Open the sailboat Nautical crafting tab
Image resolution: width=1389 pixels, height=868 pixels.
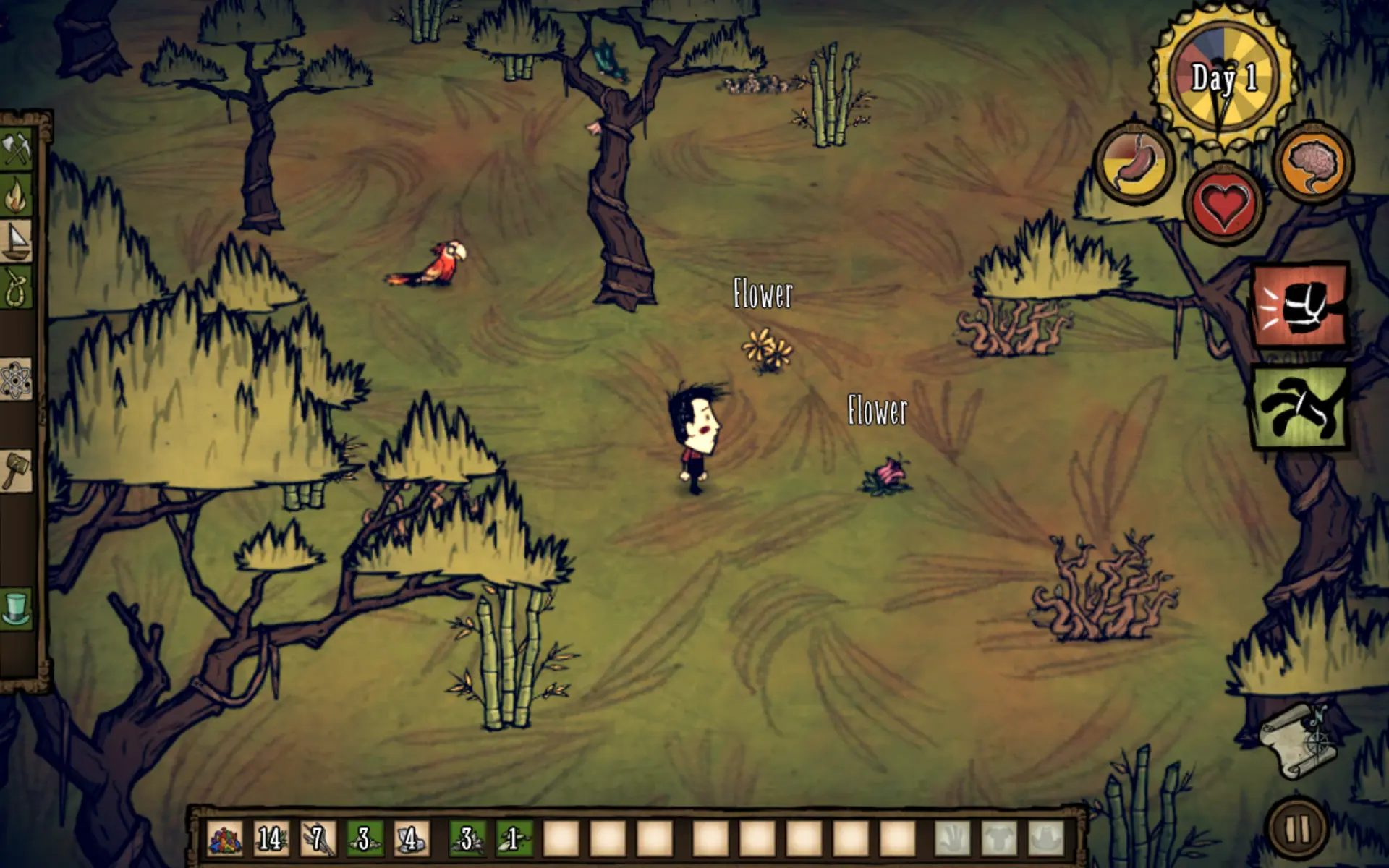pyautogui.click(x=17, y=240)
